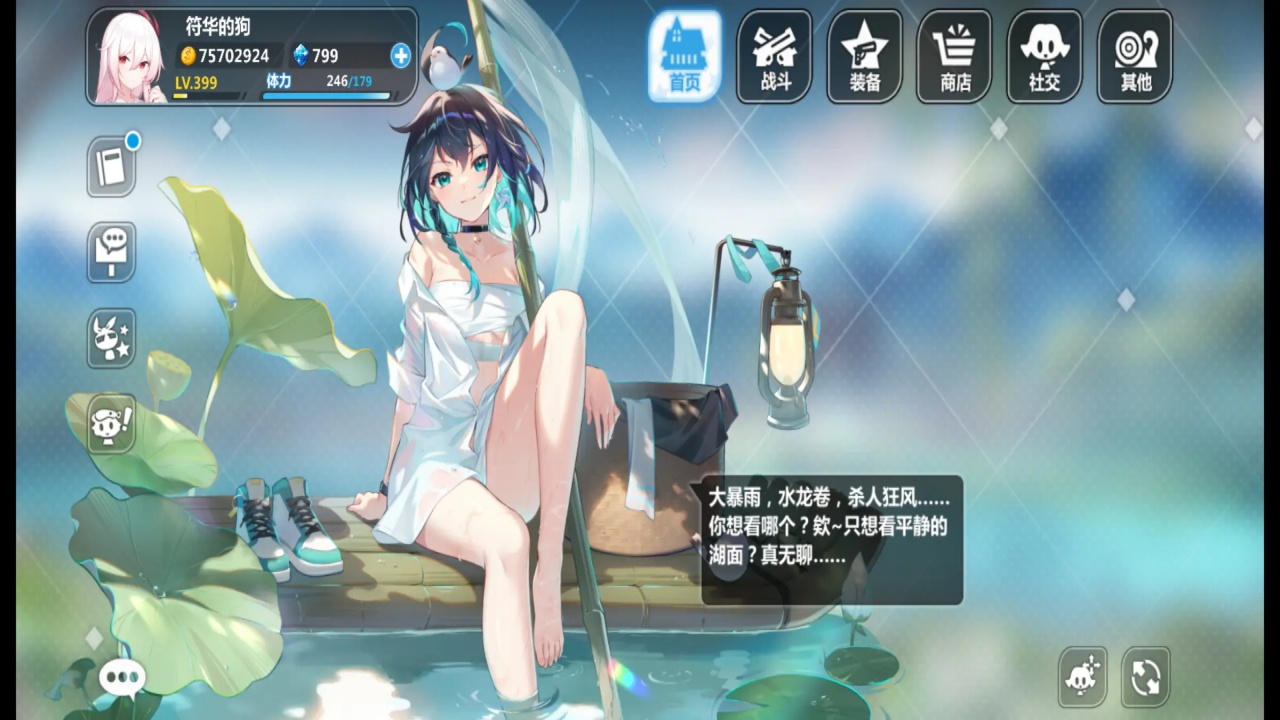Open the 社交 (Social) icon

[1043, 56]
